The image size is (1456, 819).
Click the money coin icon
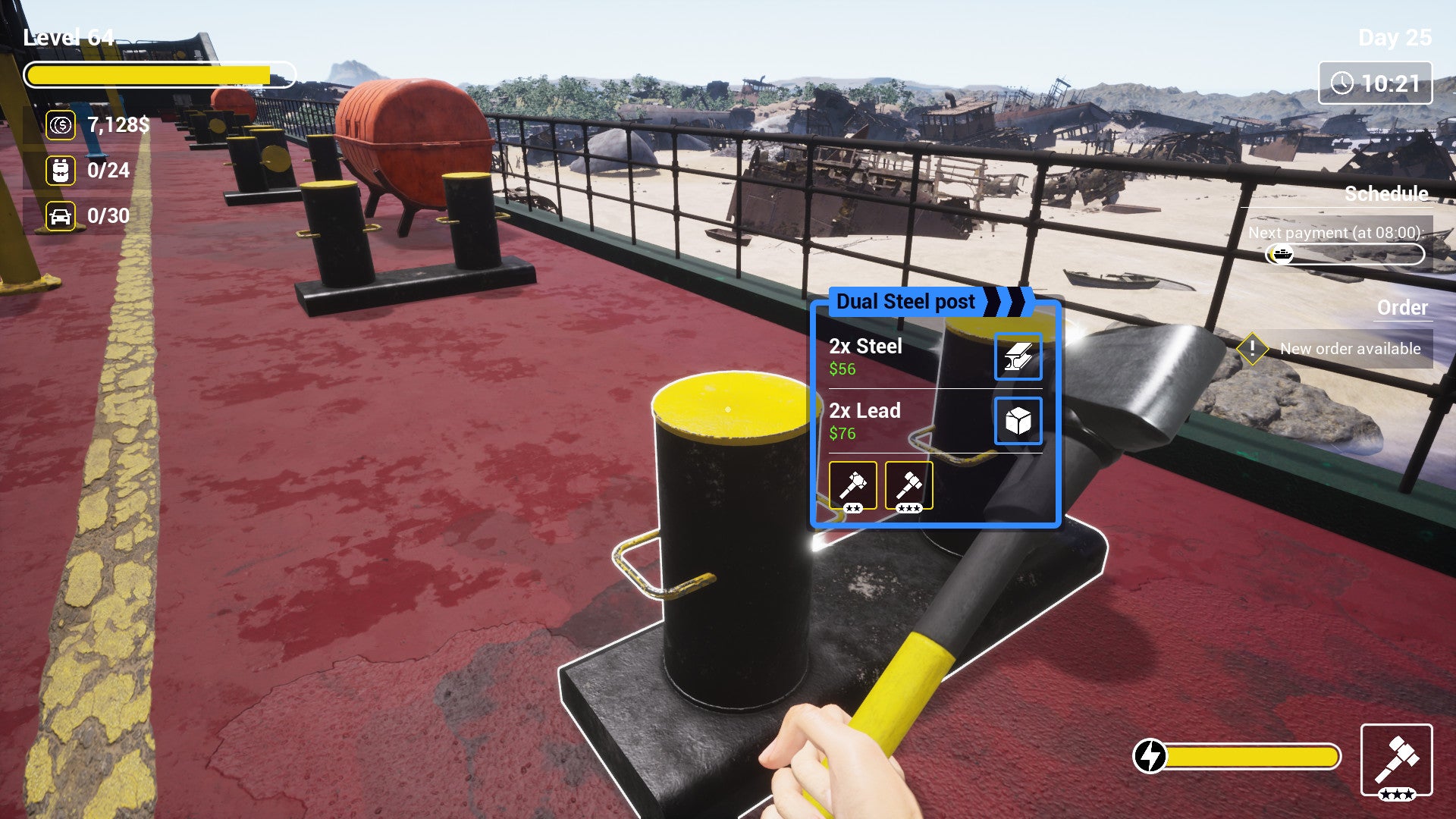click(61, 125)
